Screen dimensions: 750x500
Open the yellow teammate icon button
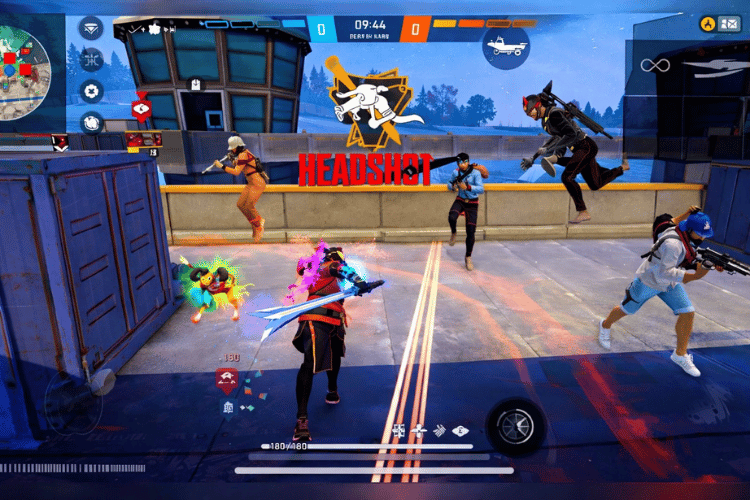(x=707, y=23)
